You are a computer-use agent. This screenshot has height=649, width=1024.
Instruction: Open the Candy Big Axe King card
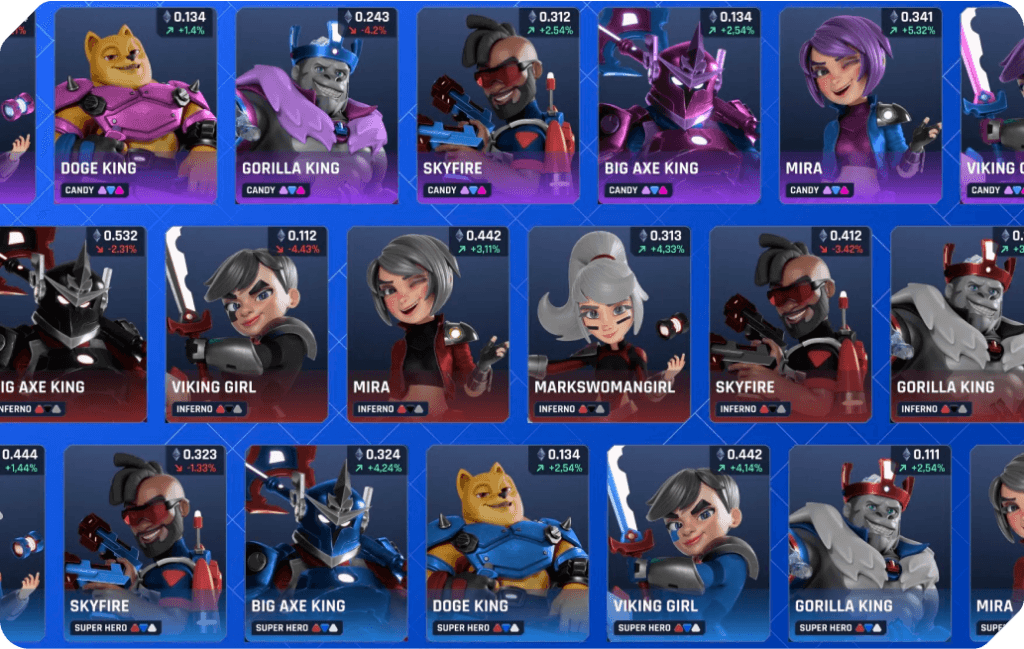point(679,106)
